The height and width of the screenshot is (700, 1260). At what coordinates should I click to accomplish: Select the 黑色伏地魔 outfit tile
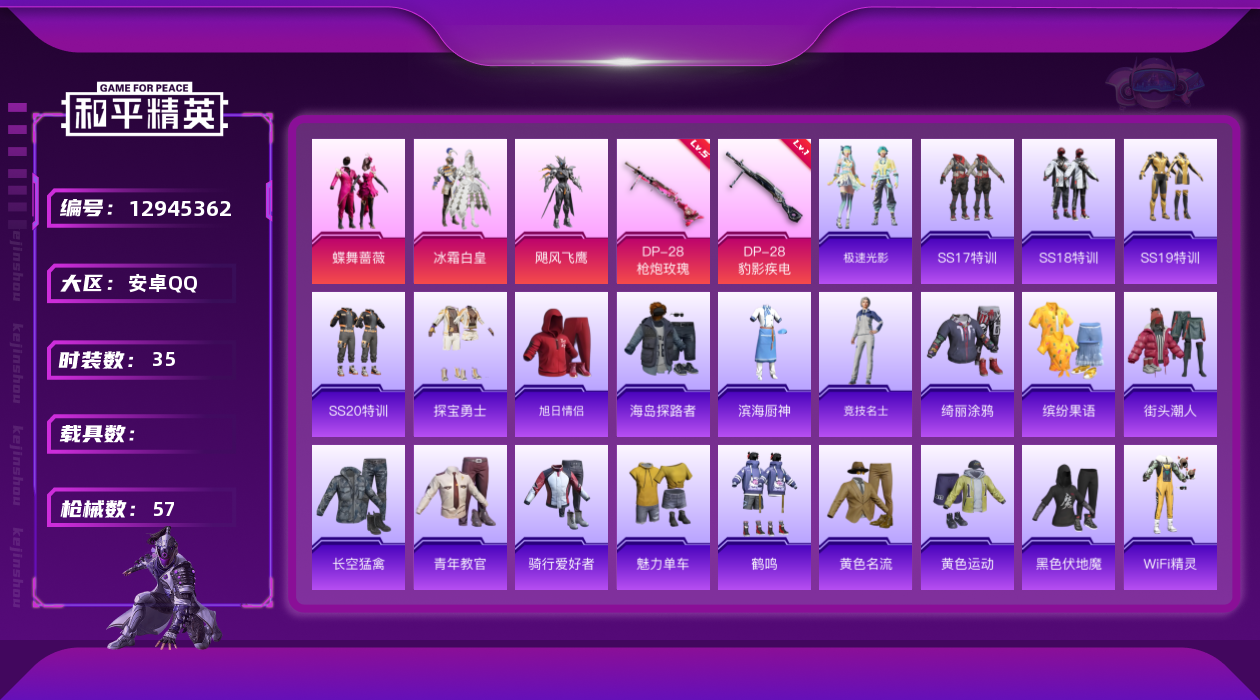pyautogui.click(x=1068, y=517)
